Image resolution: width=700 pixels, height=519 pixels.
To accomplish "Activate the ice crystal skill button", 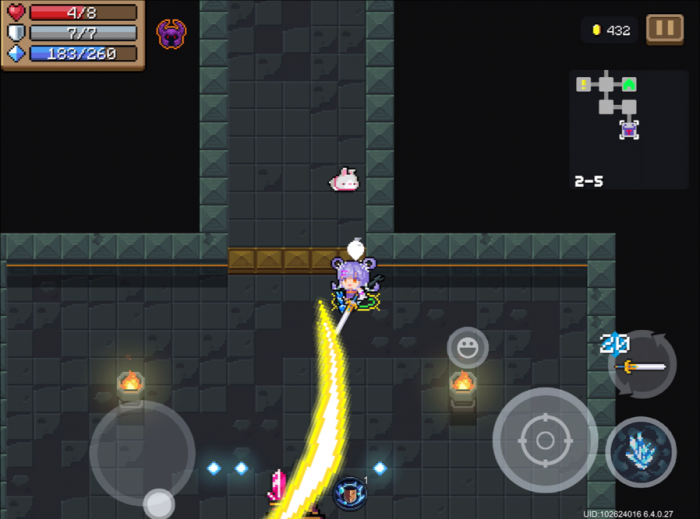I will point(640,452).
